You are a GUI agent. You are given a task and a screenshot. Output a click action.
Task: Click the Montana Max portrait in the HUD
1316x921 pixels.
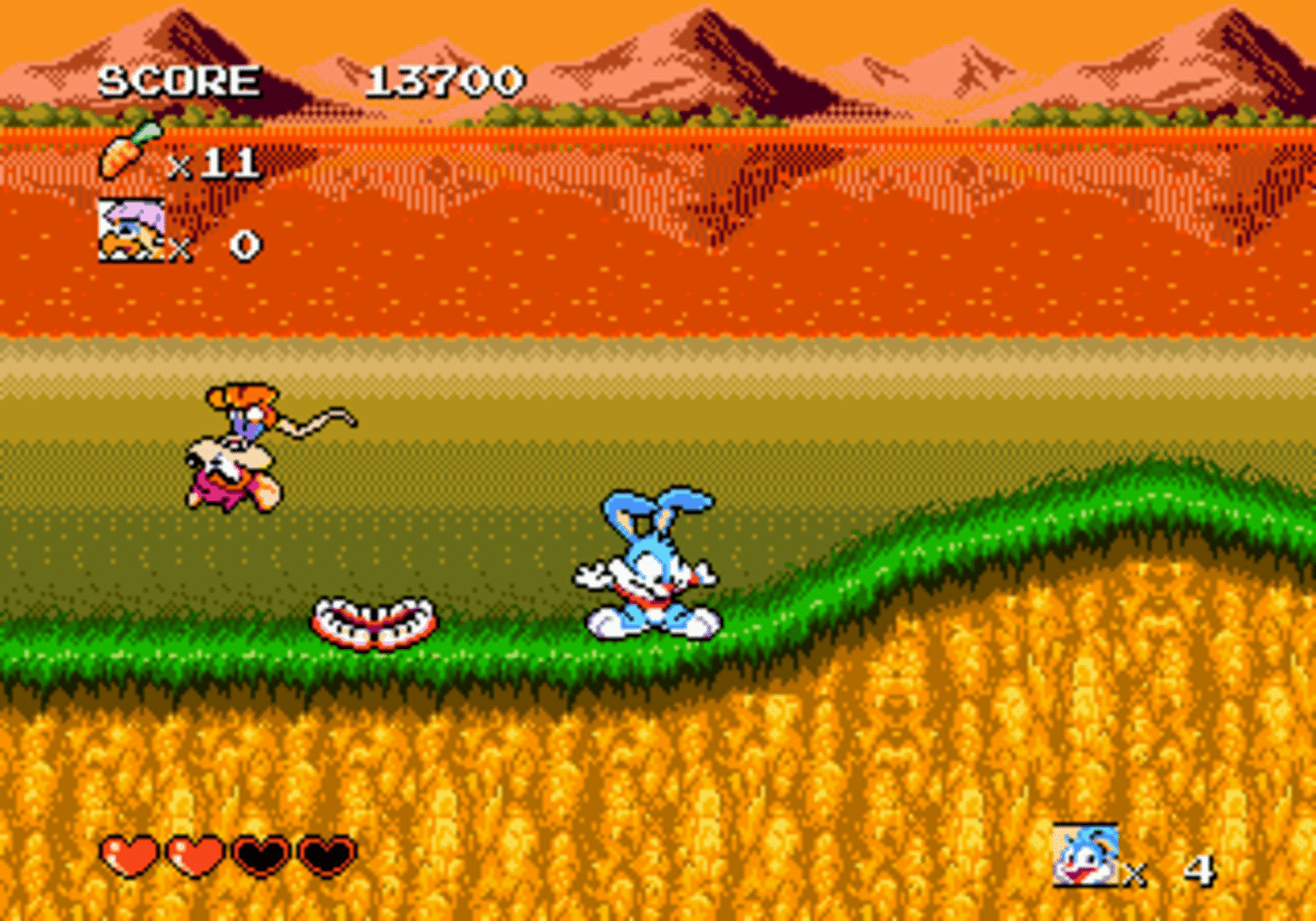(132, 229)
